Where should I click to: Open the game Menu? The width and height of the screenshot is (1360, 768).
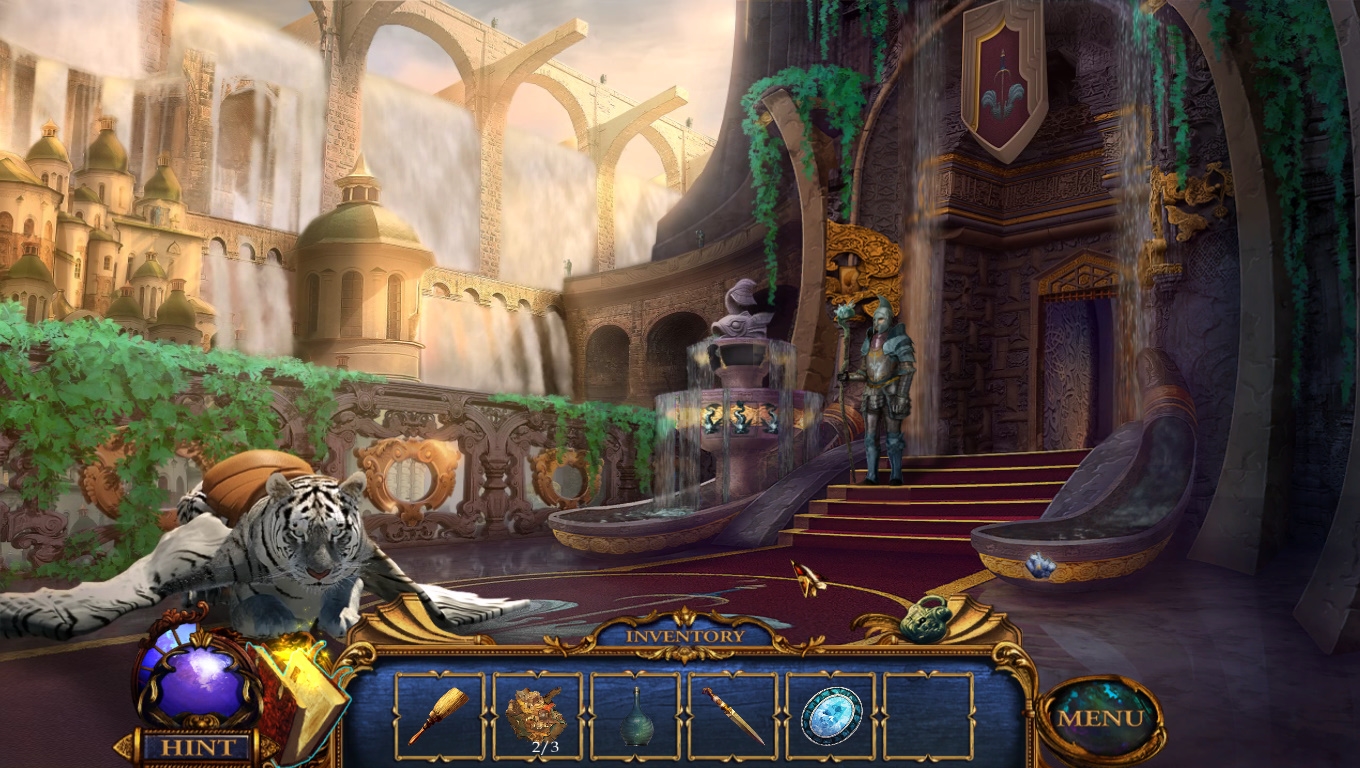[x=1100, y=718]
